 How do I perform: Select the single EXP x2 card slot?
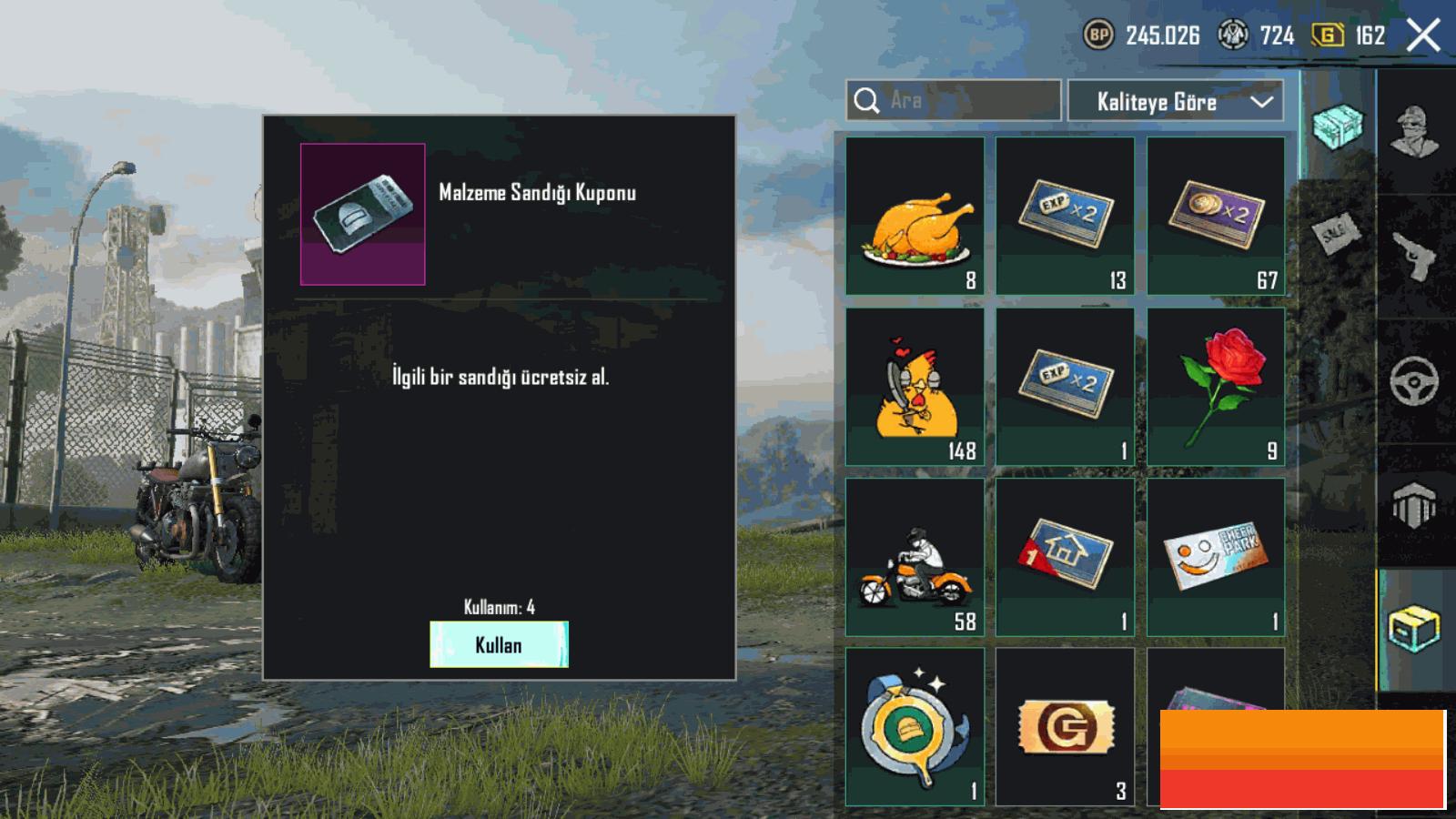pos(1065,387)
